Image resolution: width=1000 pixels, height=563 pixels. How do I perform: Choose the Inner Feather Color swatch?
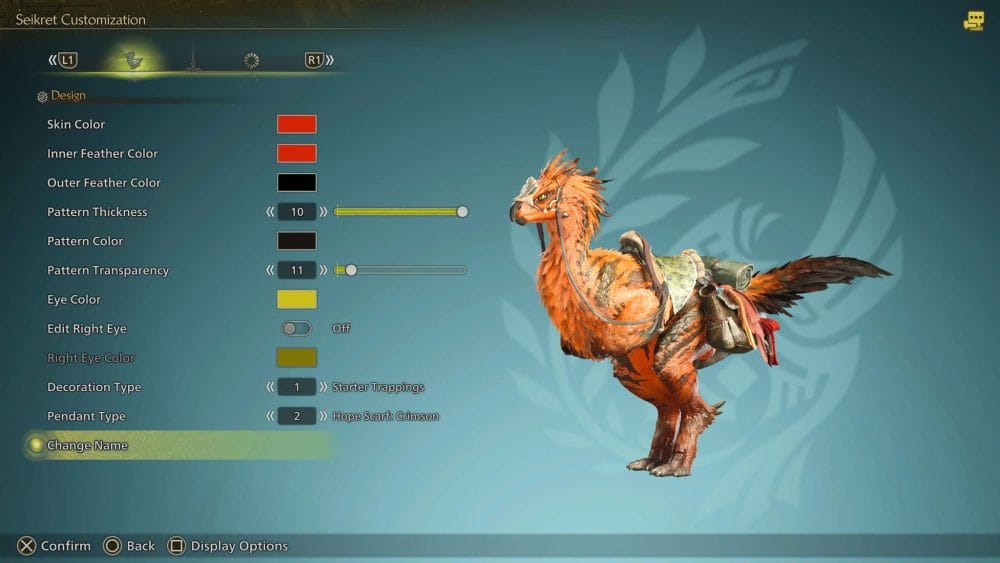(x=296, y=153)
